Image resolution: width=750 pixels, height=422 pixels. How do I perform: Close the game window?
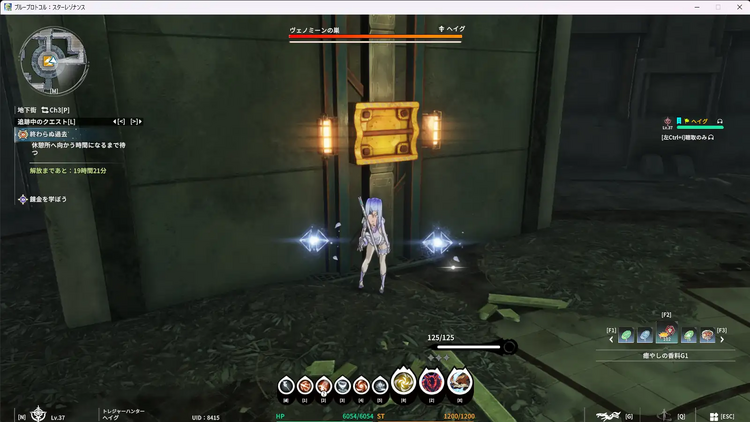click(x=736, y=7)
